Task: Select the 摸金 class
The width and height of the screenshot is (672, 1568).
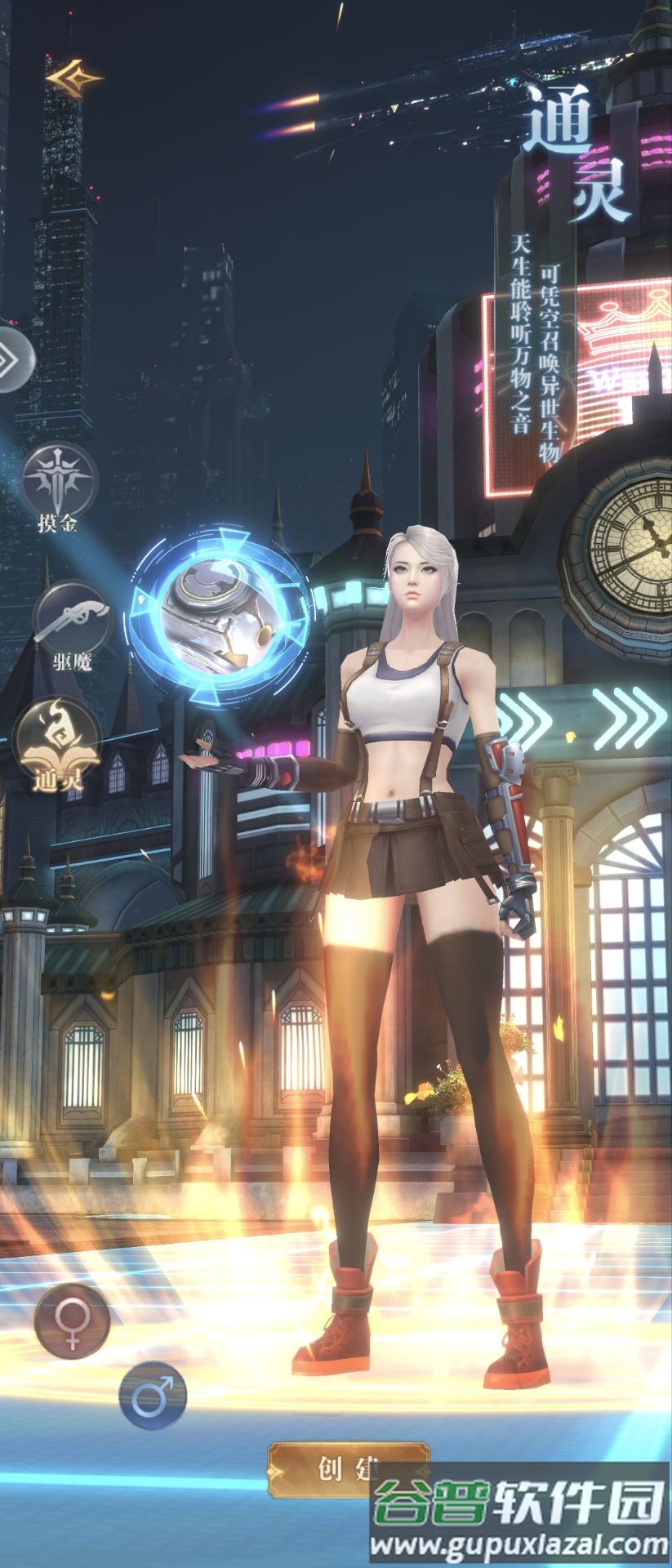Action: pos(59,478)
